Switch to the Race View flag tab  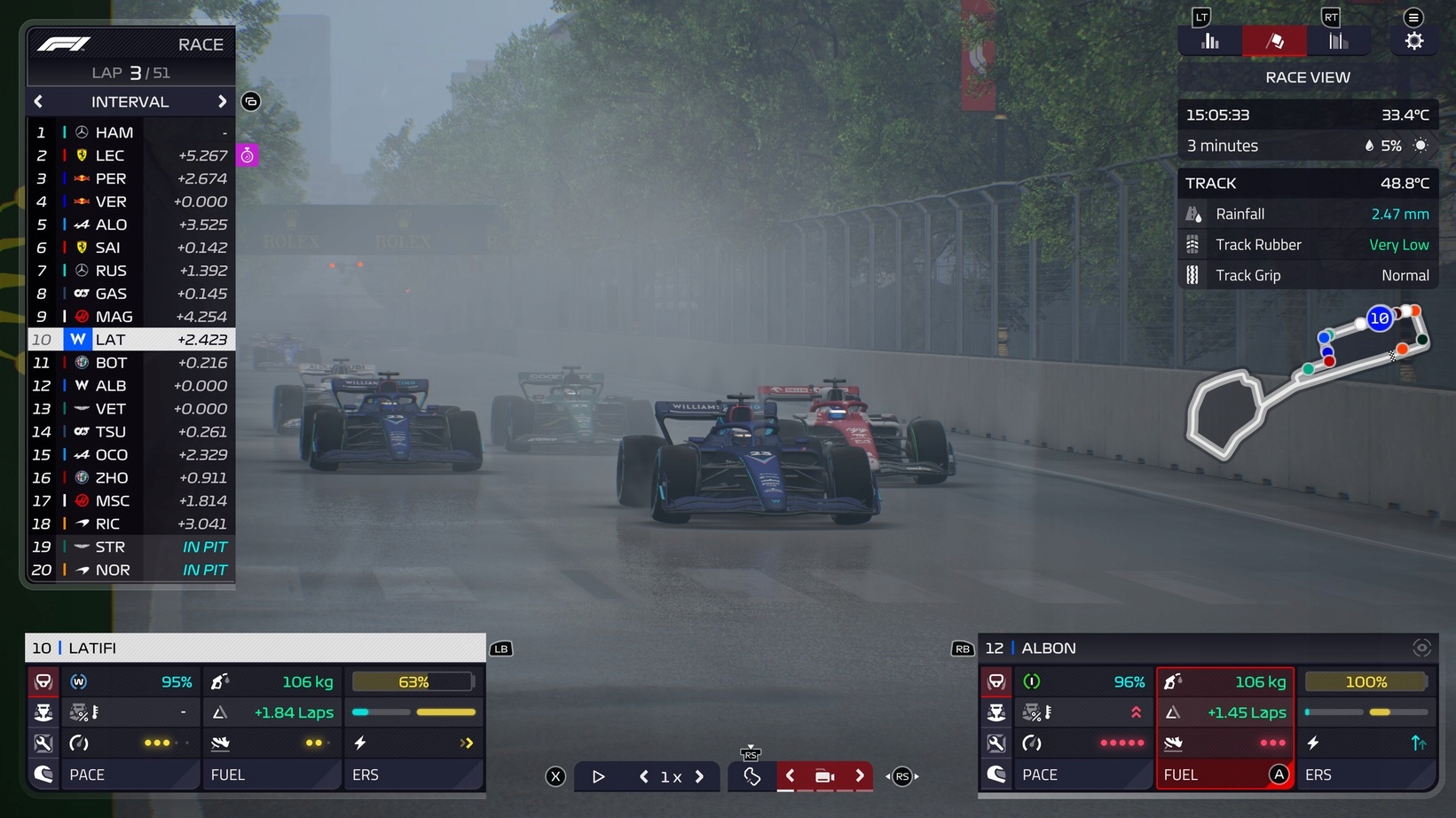[1274, 41]
